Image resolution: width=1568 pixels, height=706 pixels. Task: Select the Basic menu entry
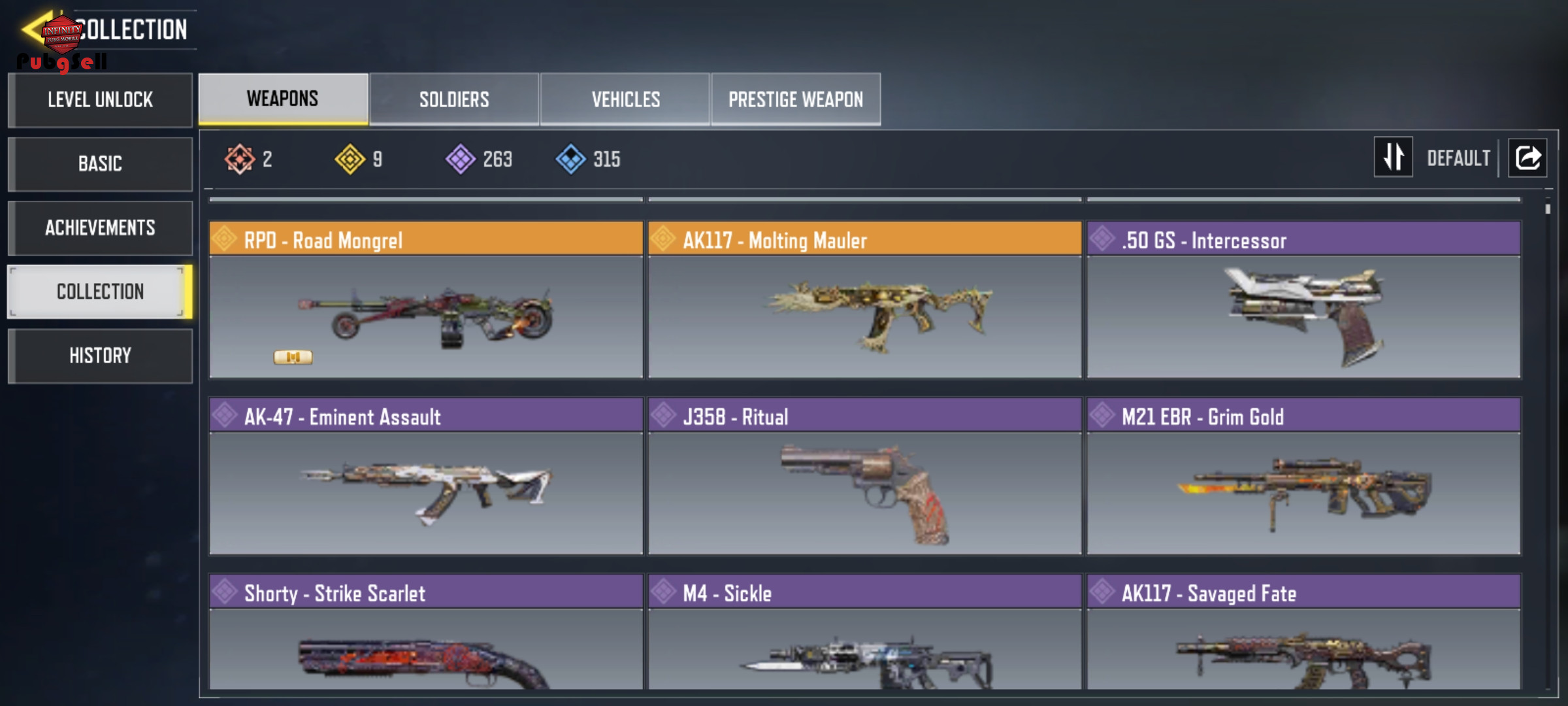click(100, 163)
